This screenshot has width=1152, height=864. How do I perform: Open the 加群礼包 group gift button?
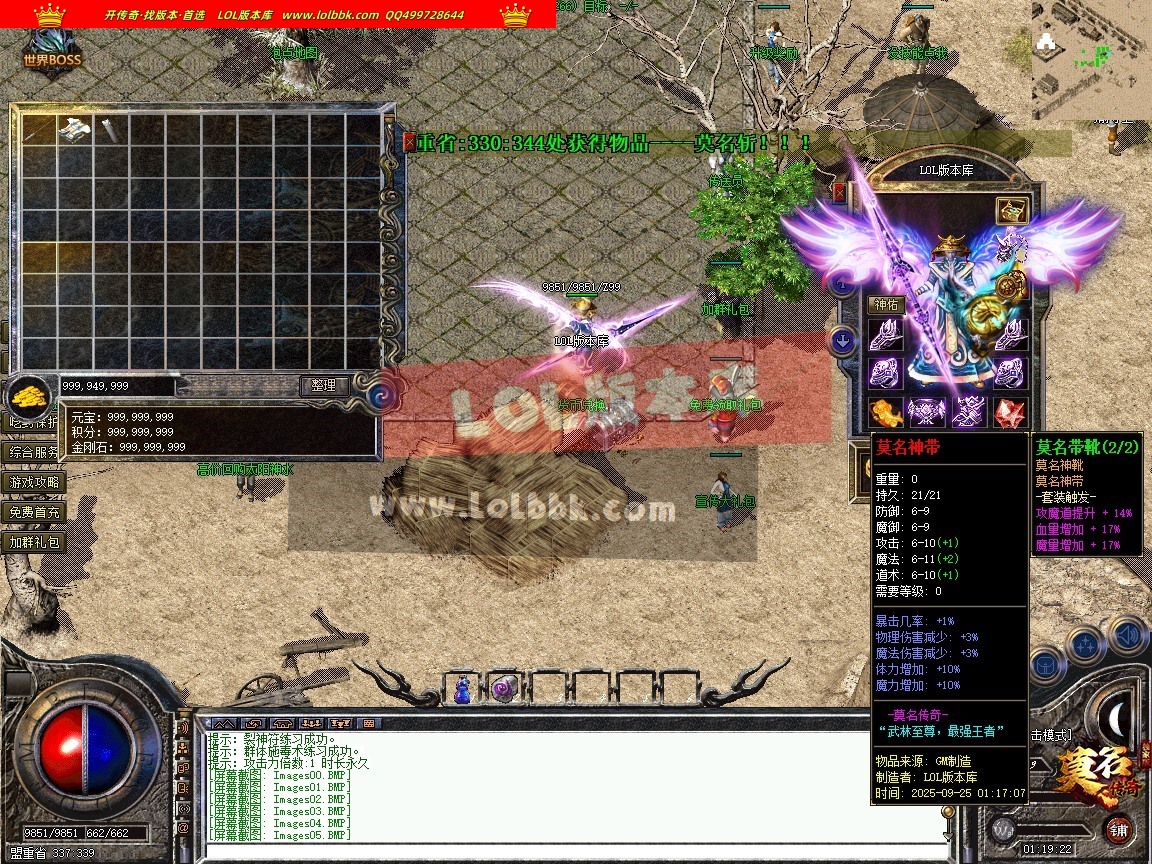[35, 542]
